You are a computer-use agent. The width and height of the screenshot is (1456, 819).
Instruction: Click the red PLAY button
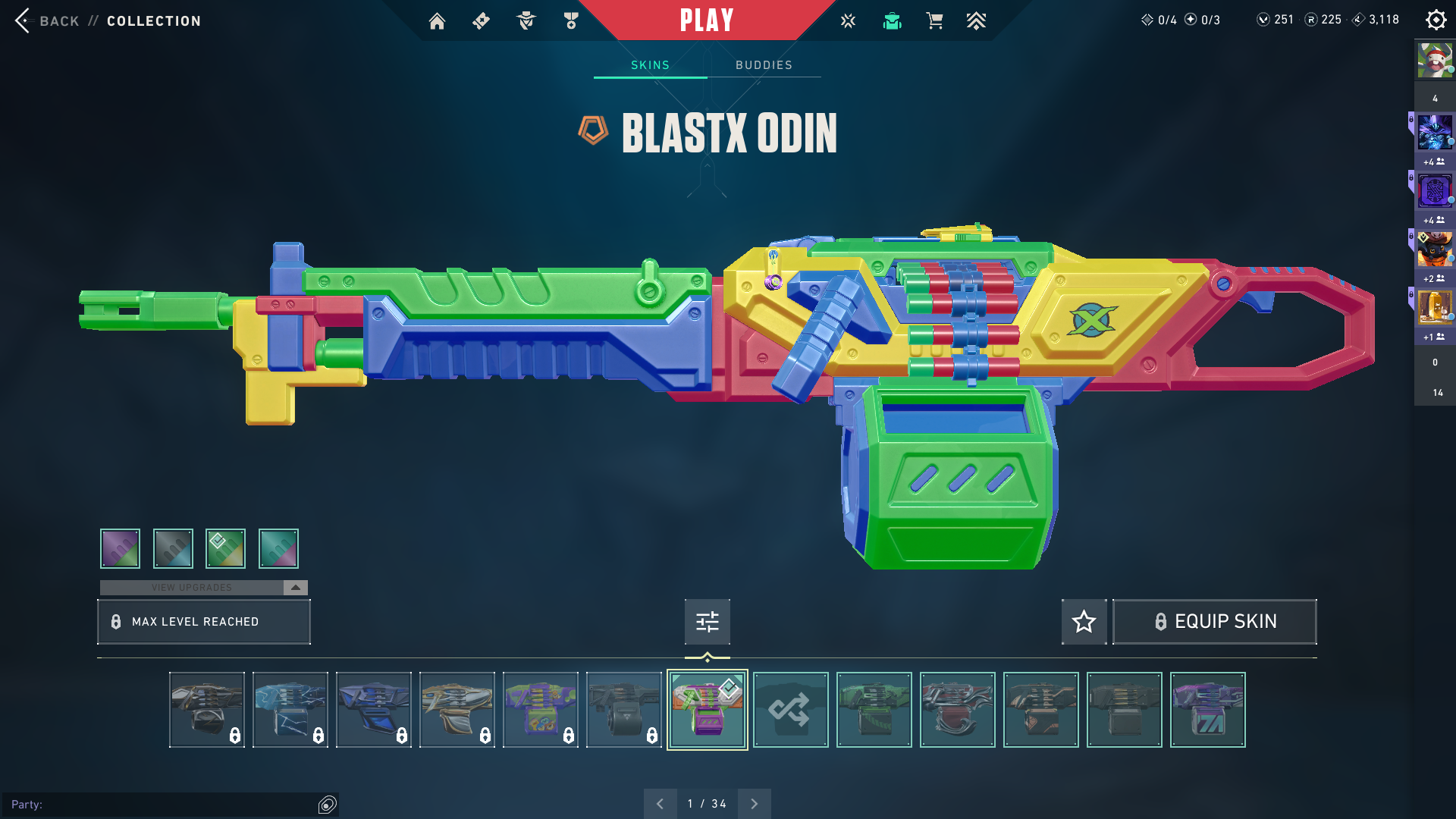click(707, 20)
